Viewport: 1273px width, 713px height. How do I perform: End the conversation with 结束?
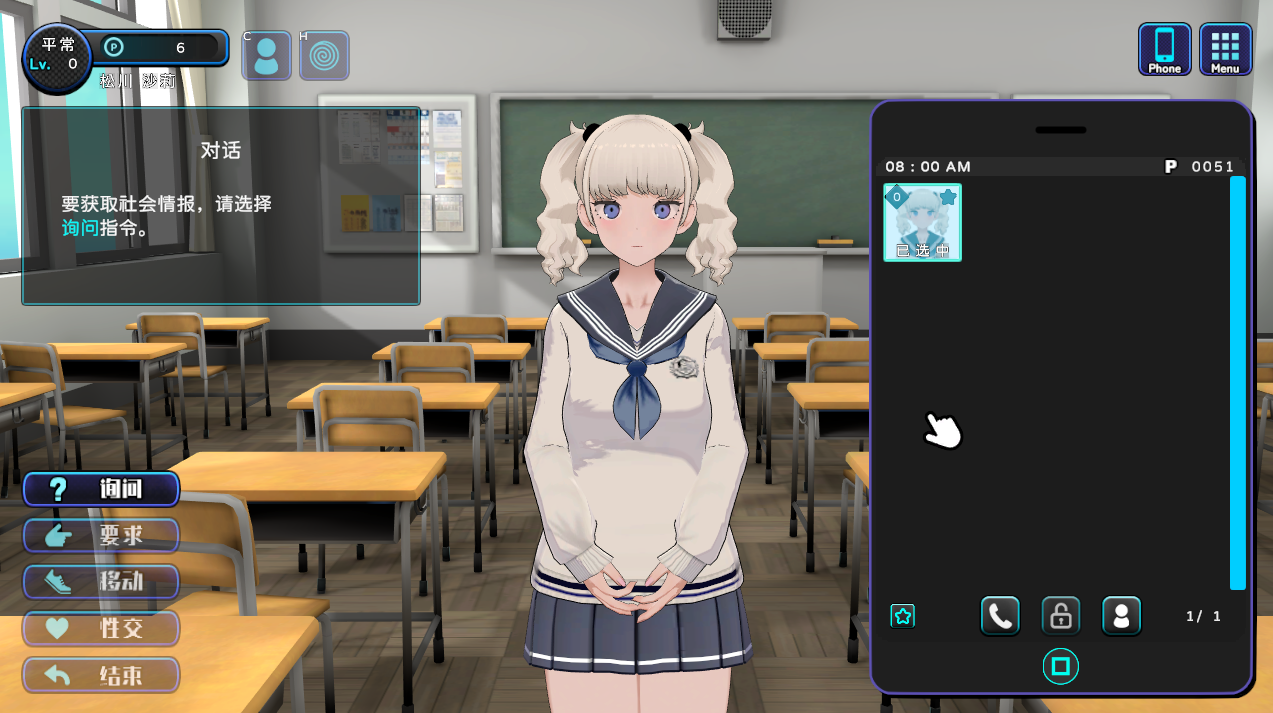click(101, 675)
